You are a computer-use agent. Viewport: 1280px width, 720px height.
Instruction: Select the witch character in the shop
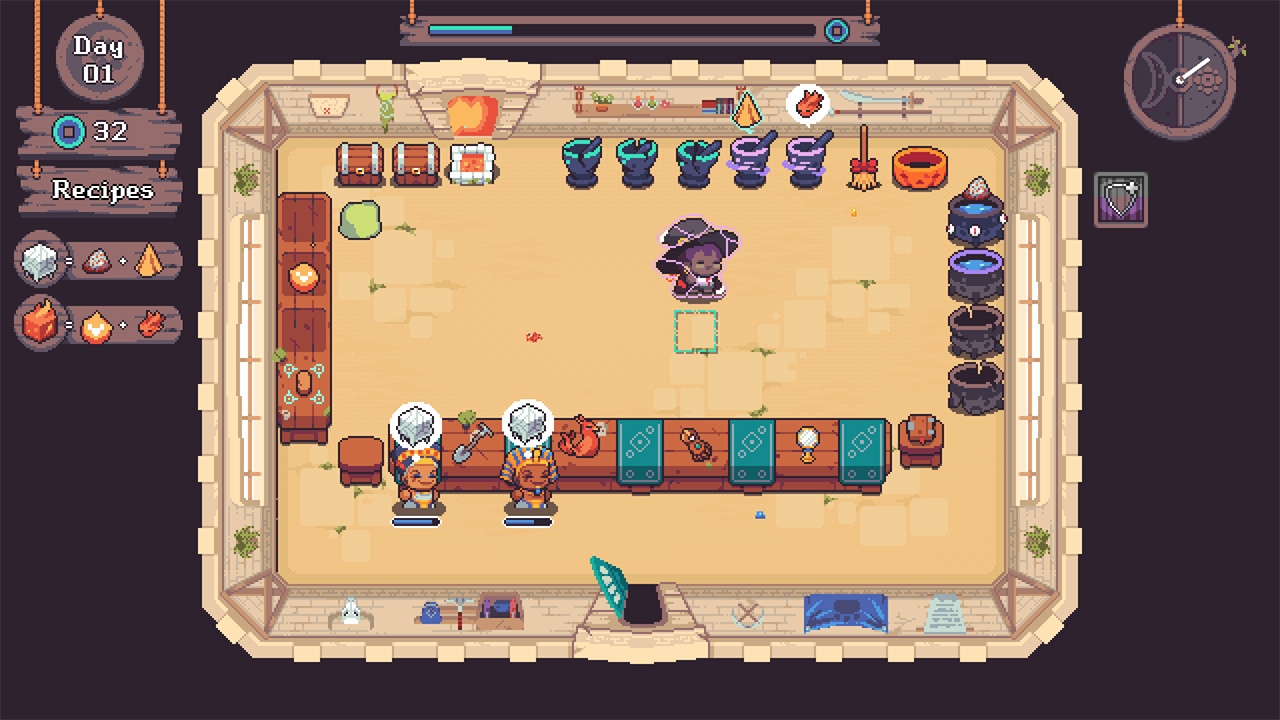pyautogui.click(x=698, y=260)
